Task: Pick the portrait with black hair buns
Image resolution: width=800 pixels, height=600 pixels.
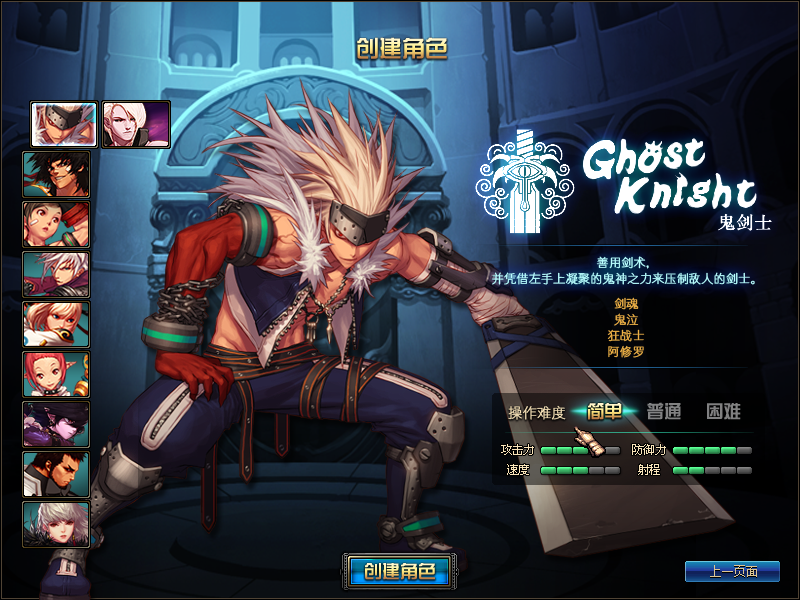Action: [x=56, y=224]
